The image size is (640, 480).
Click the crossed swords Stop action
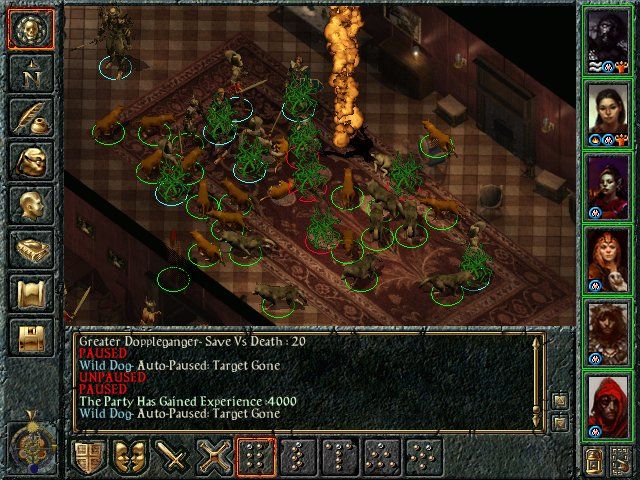(215, 456)
